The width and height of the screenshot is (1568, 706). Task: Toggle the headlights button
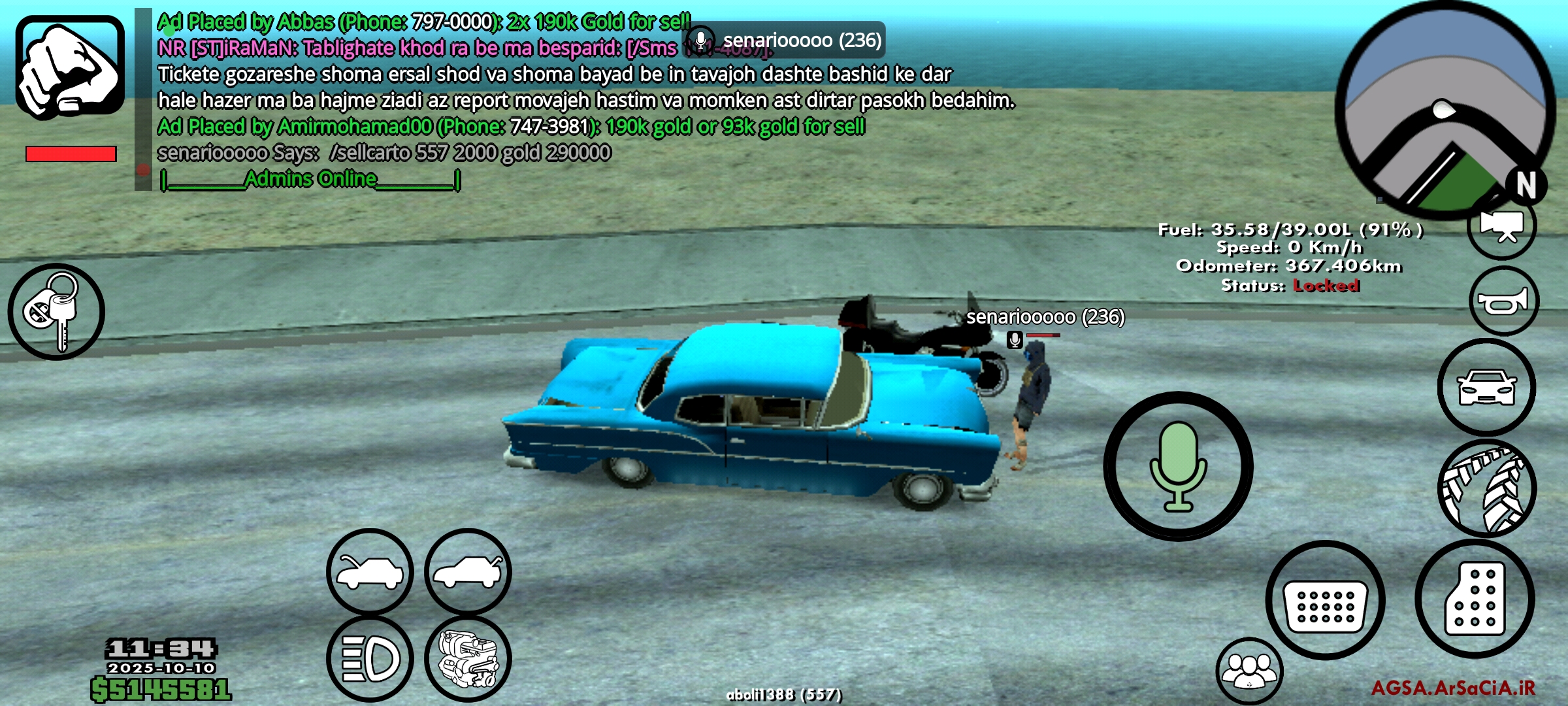pyautogui.click(x=370, y=658)
